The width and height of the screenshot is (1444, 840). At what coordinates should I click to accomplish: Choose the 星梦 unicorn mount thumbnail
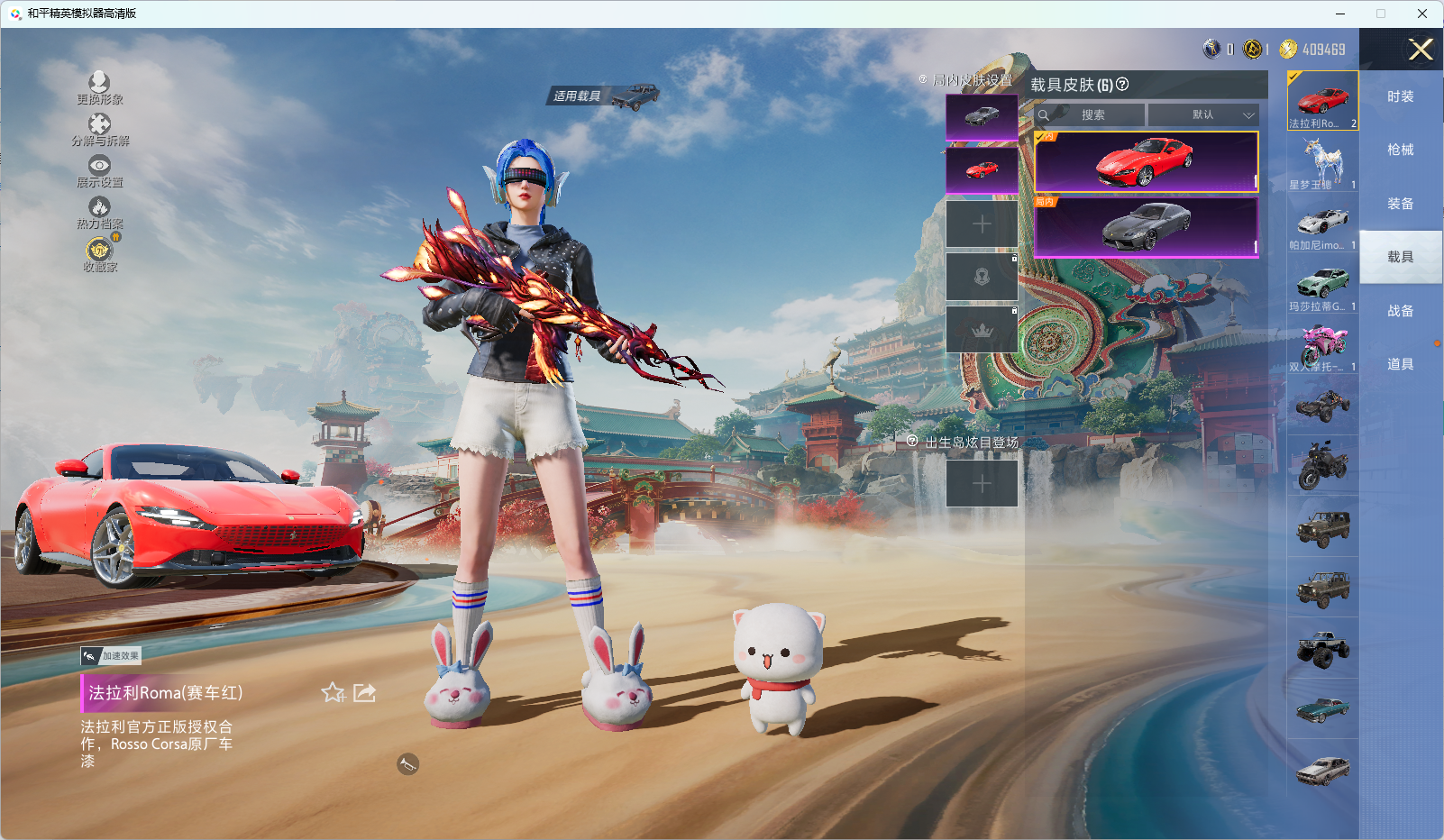point(1322,162)
